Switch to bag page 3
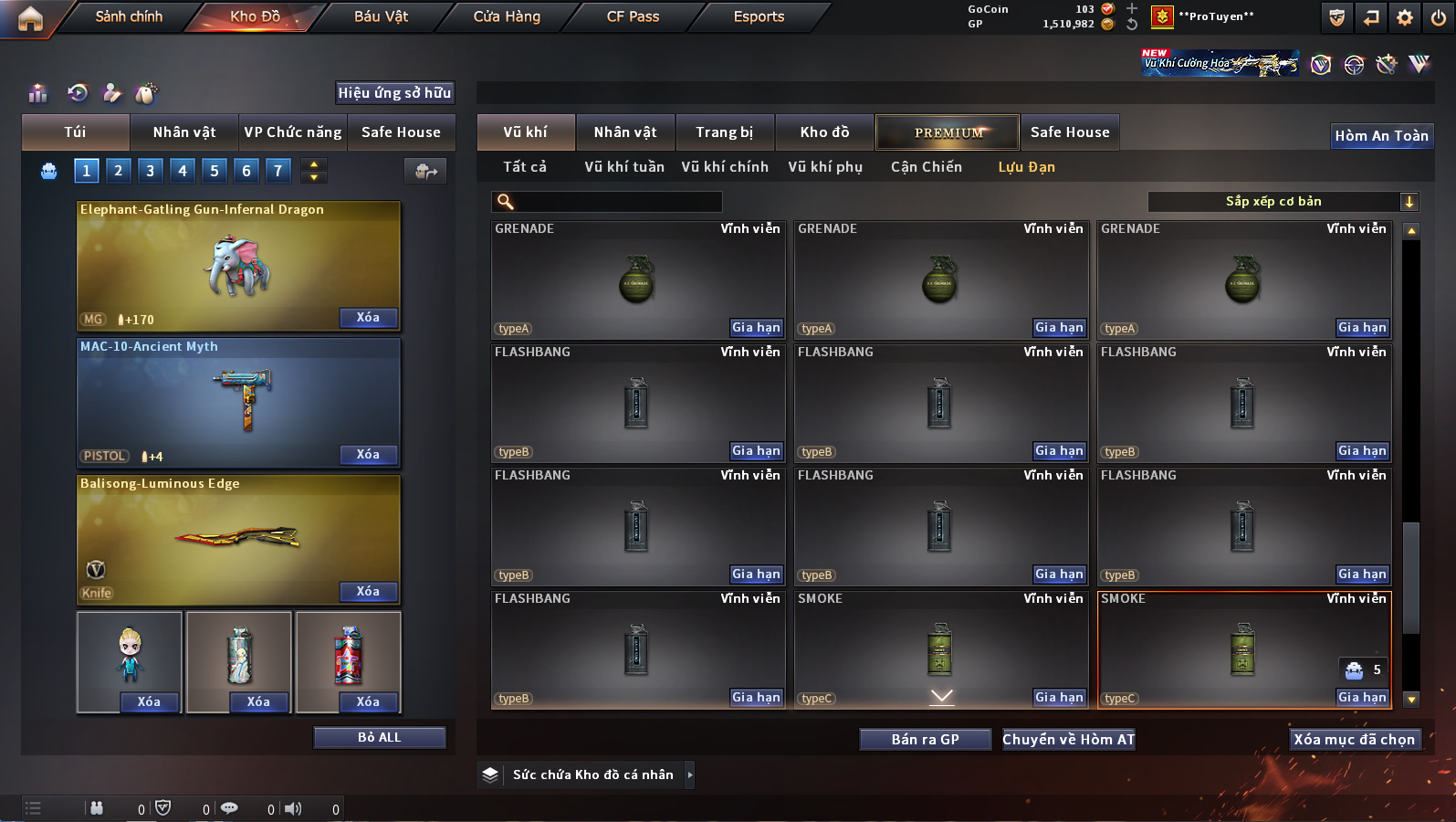The height and width of the screenshot is (822, 1456). tap(151, 170)
